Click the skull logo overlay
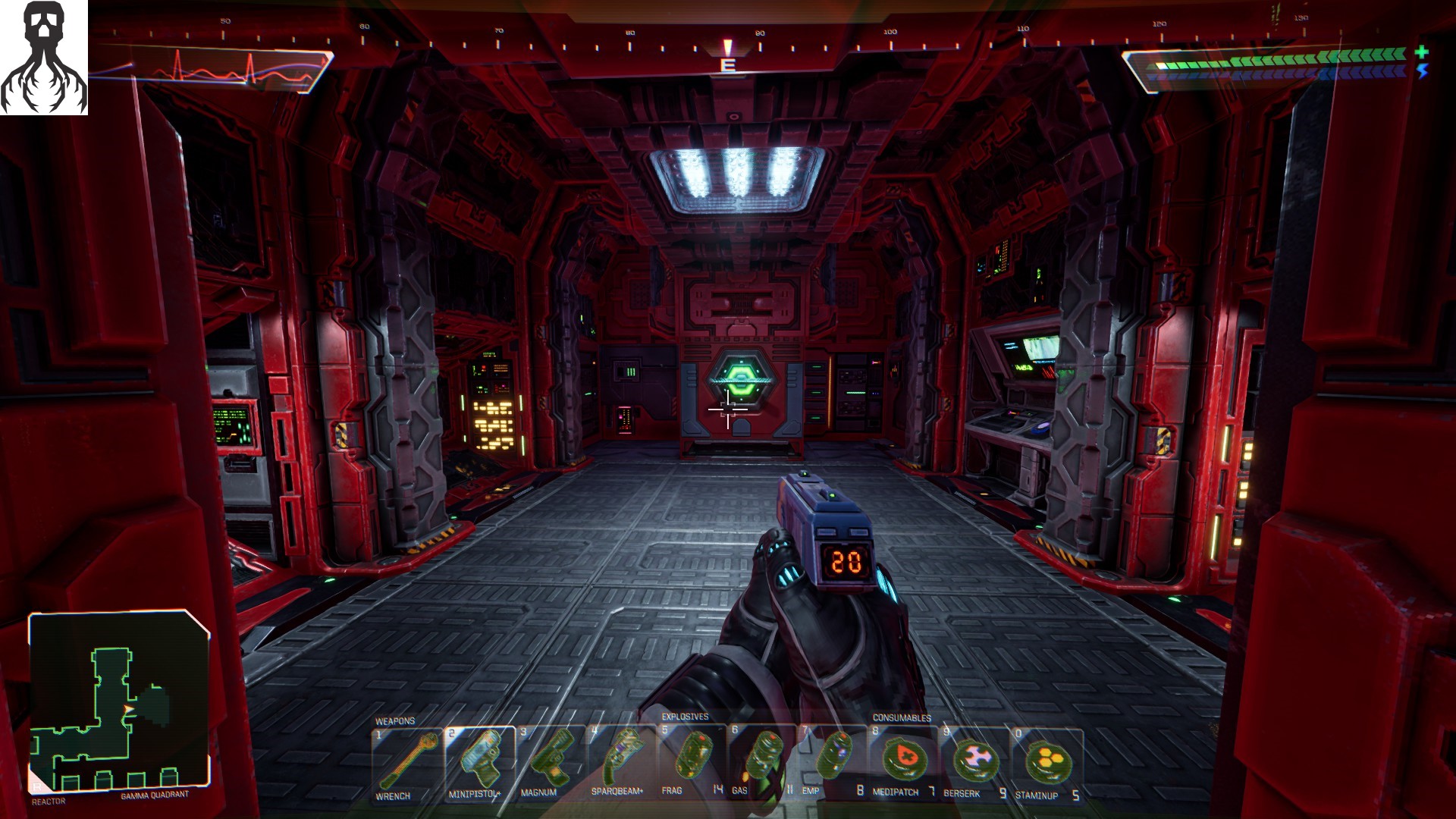 point(44,58)
